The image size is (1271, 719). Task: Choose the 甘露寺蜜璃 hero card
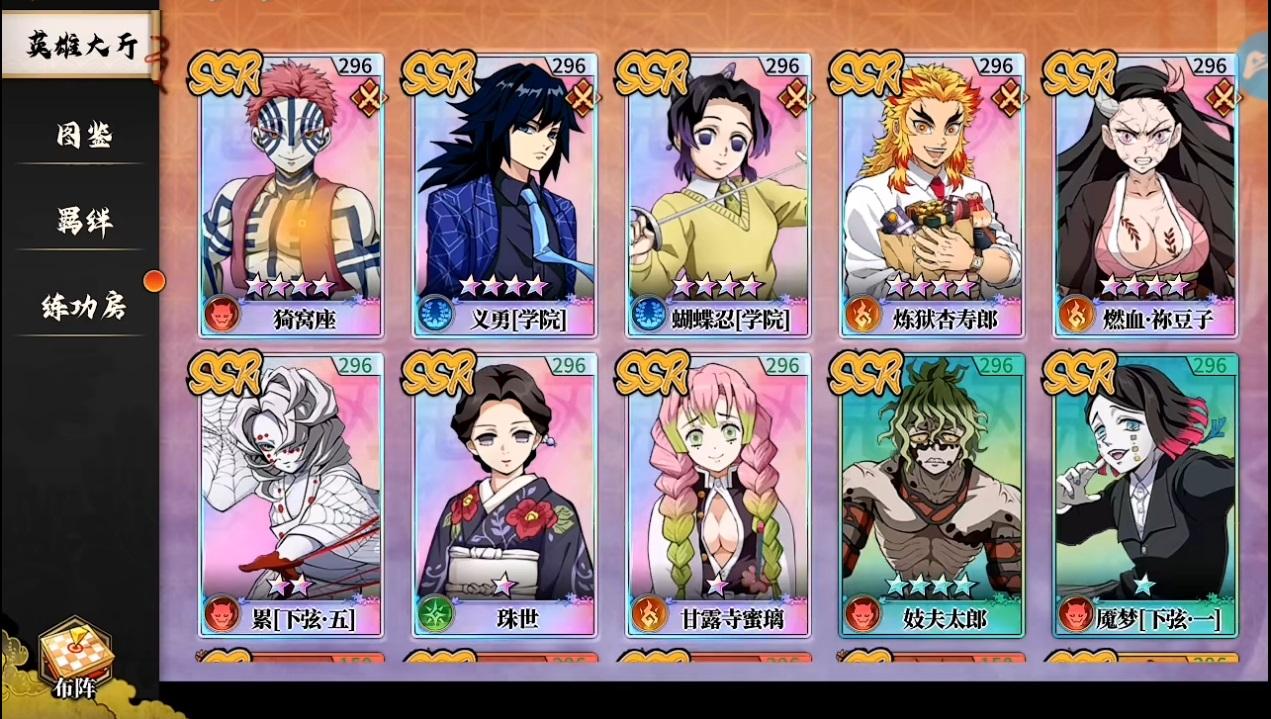click(x=718, y=495)
